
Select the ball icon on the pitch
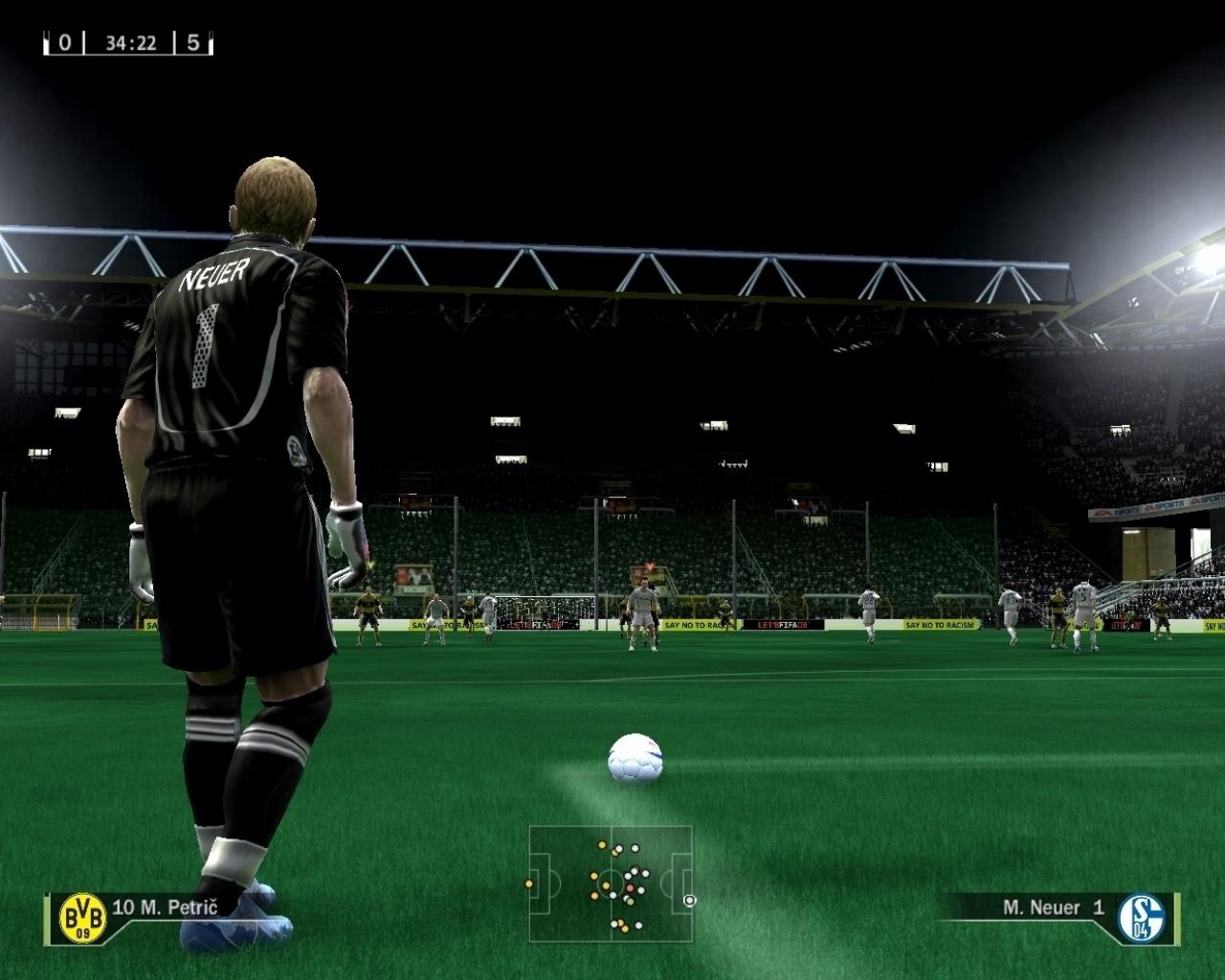coord(635,758)
